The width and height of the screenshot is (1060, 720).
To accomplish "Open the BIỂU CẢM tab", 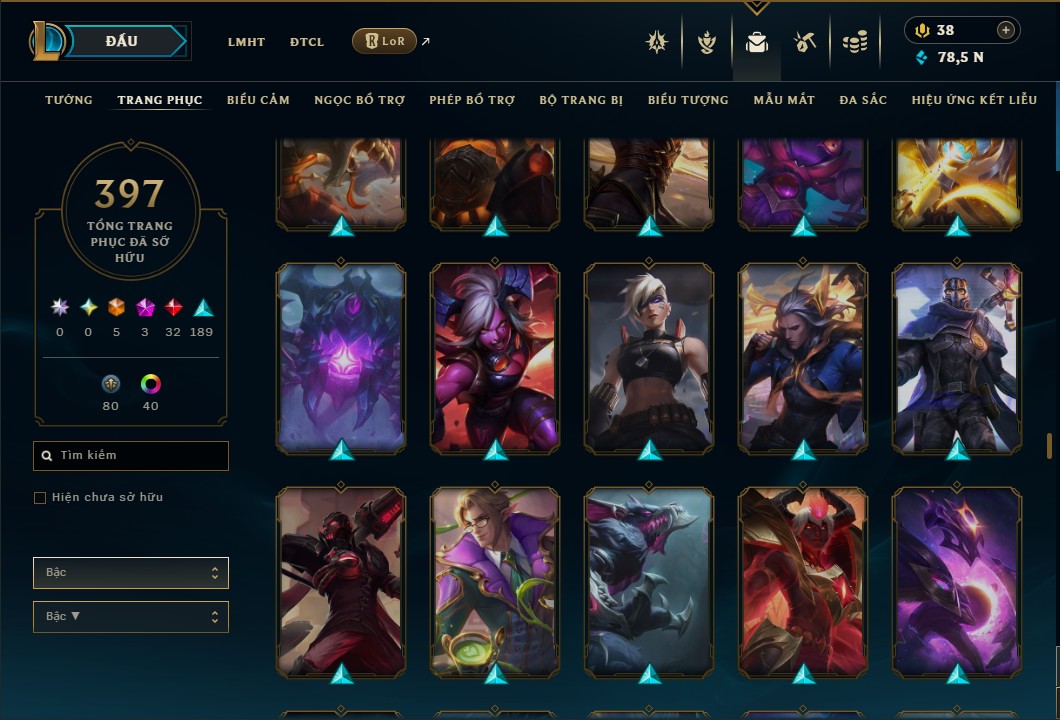I will coord(258,100).
